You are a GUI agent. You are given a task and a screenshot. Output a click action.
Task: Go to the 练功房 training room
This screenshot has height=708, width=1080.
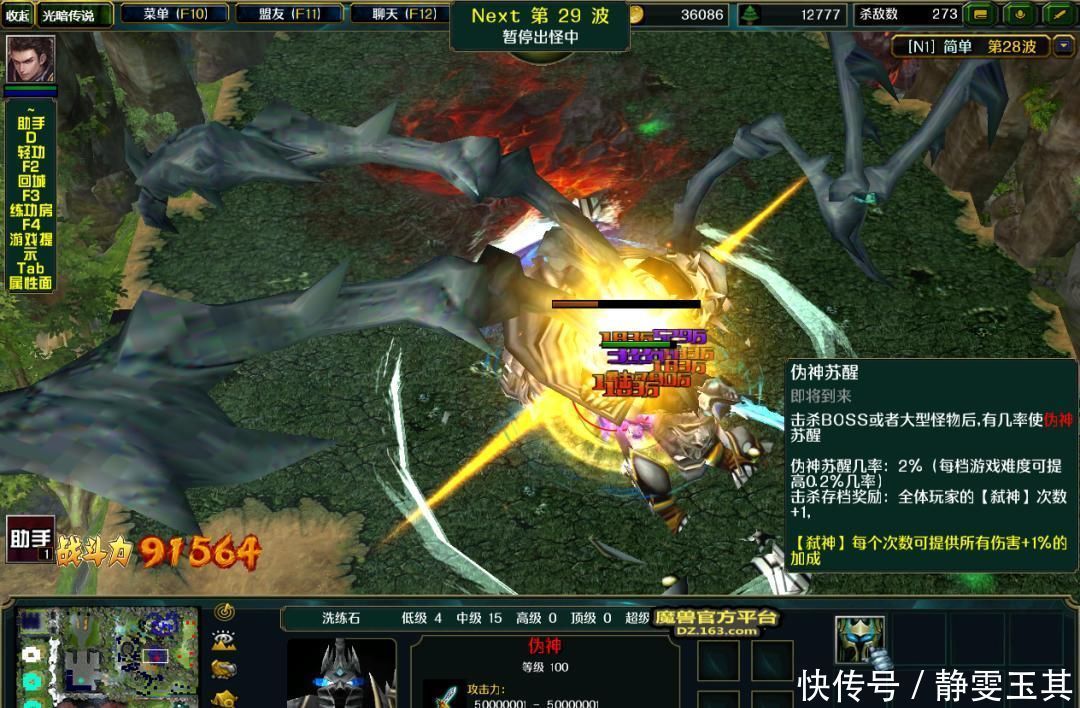point(31,210)
